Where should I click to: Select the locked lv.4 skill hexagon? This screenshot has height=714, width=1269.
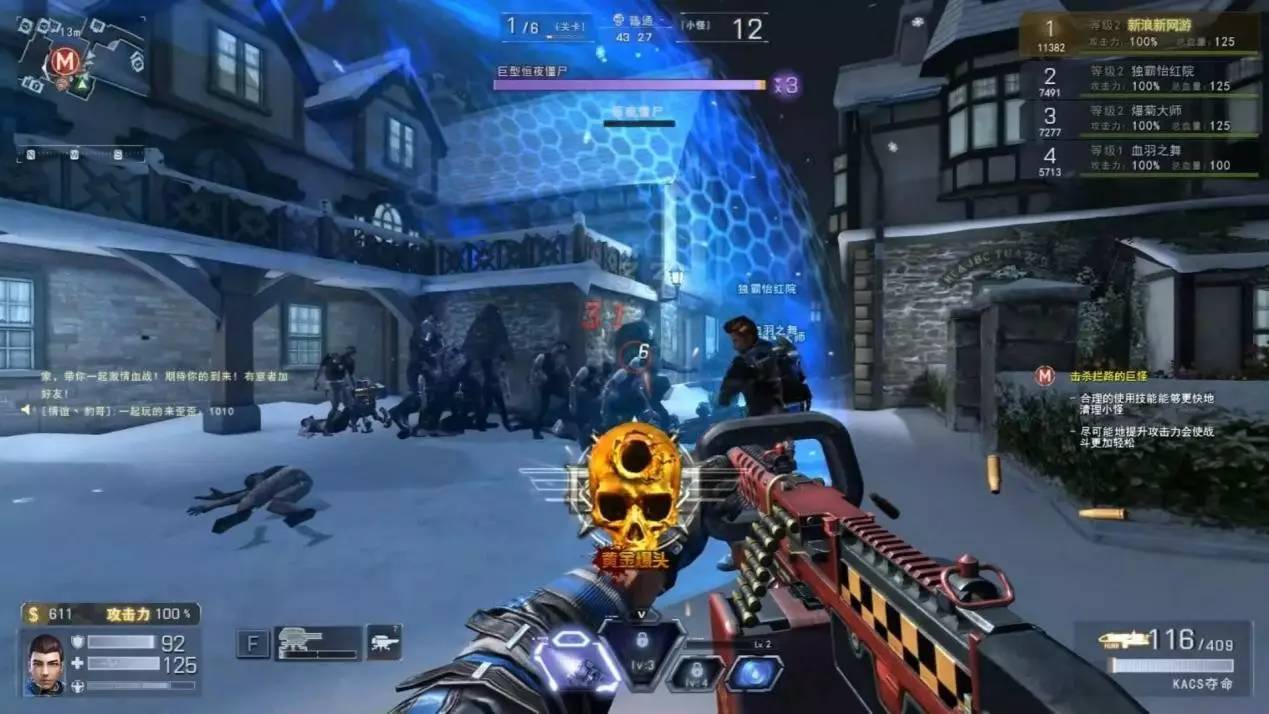(695, 673)
